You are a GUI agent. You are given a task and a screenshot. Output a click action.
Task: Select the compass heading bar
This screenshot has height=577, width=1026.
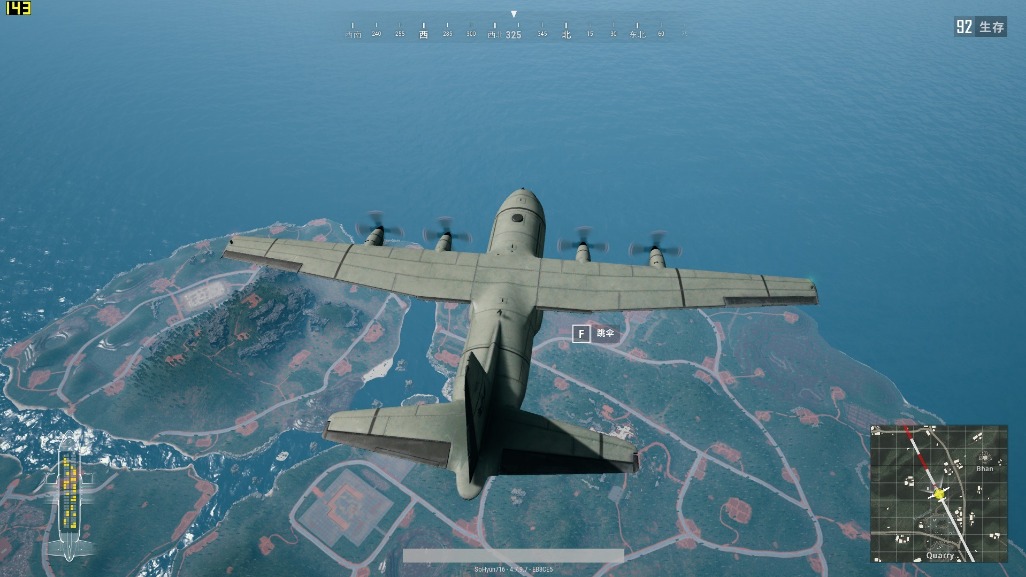point(513,32)
